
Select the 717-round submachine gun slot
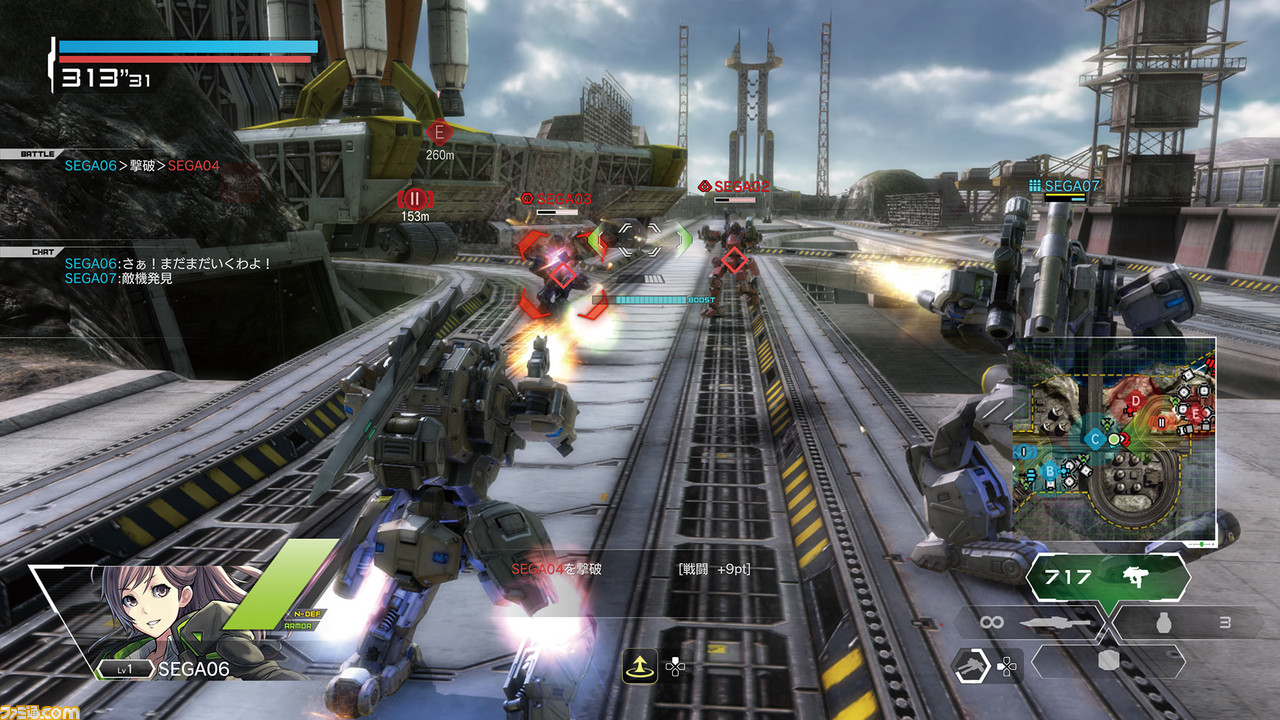[1108, 577]
